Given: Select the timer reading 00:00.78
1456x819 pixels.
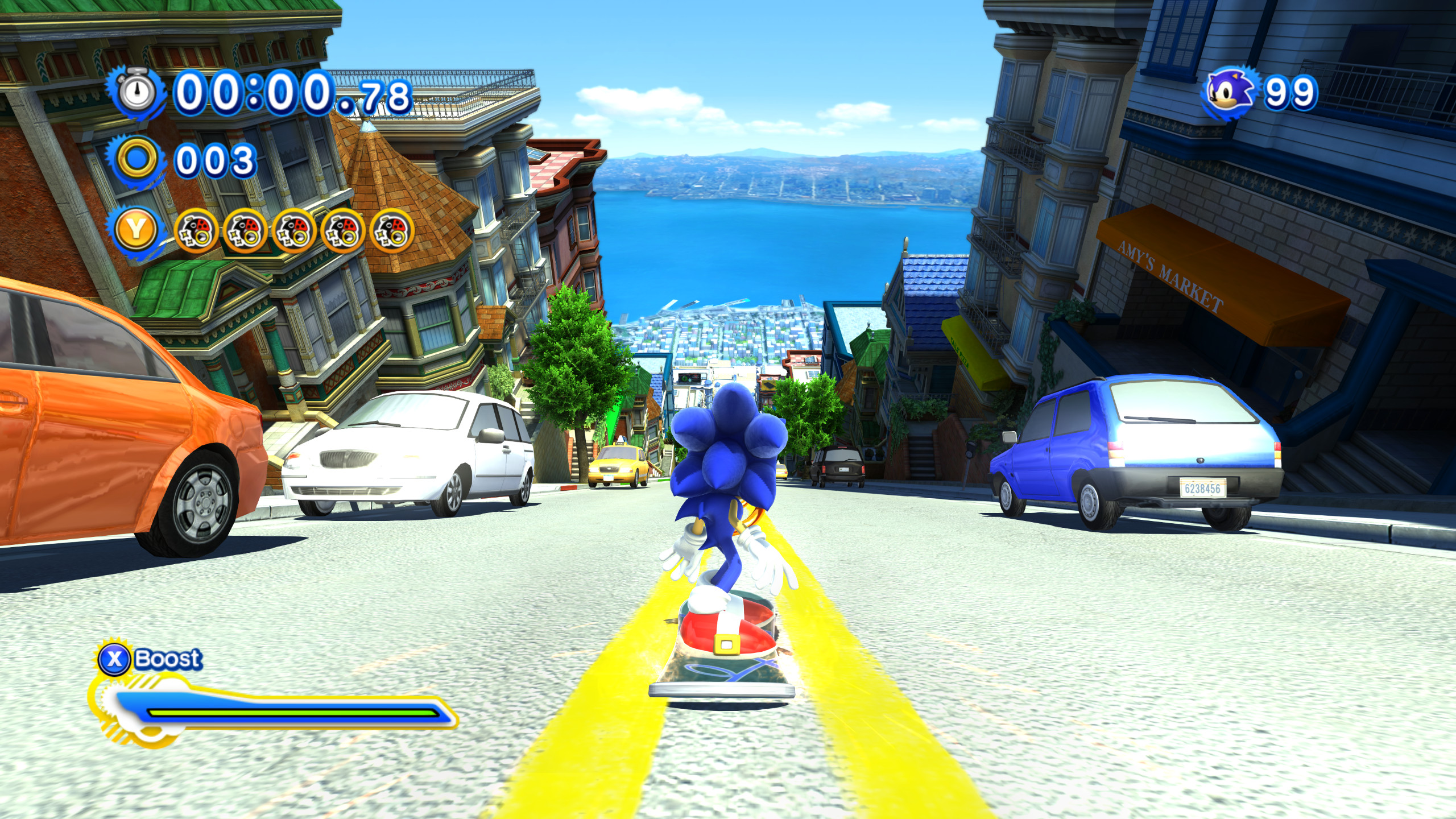Looking at the screenshot, I should pyautogui.click(x=289, y=91).
